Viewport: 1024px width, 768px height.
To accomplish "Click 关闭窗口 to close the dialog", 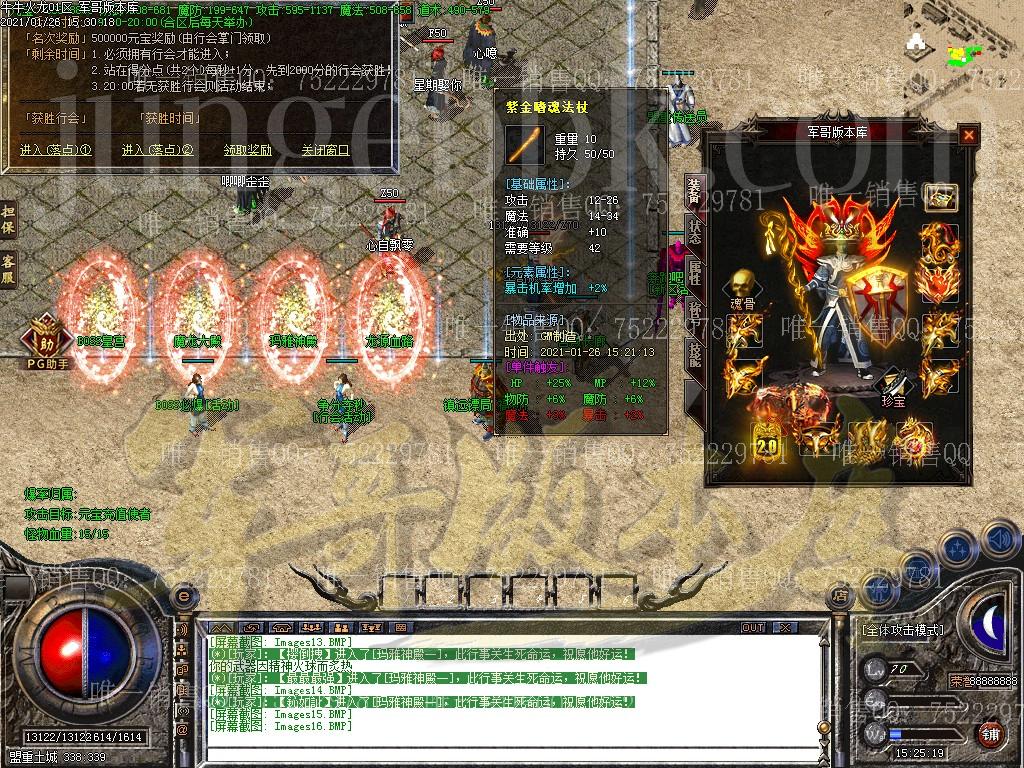I will (x=326, y=151).
